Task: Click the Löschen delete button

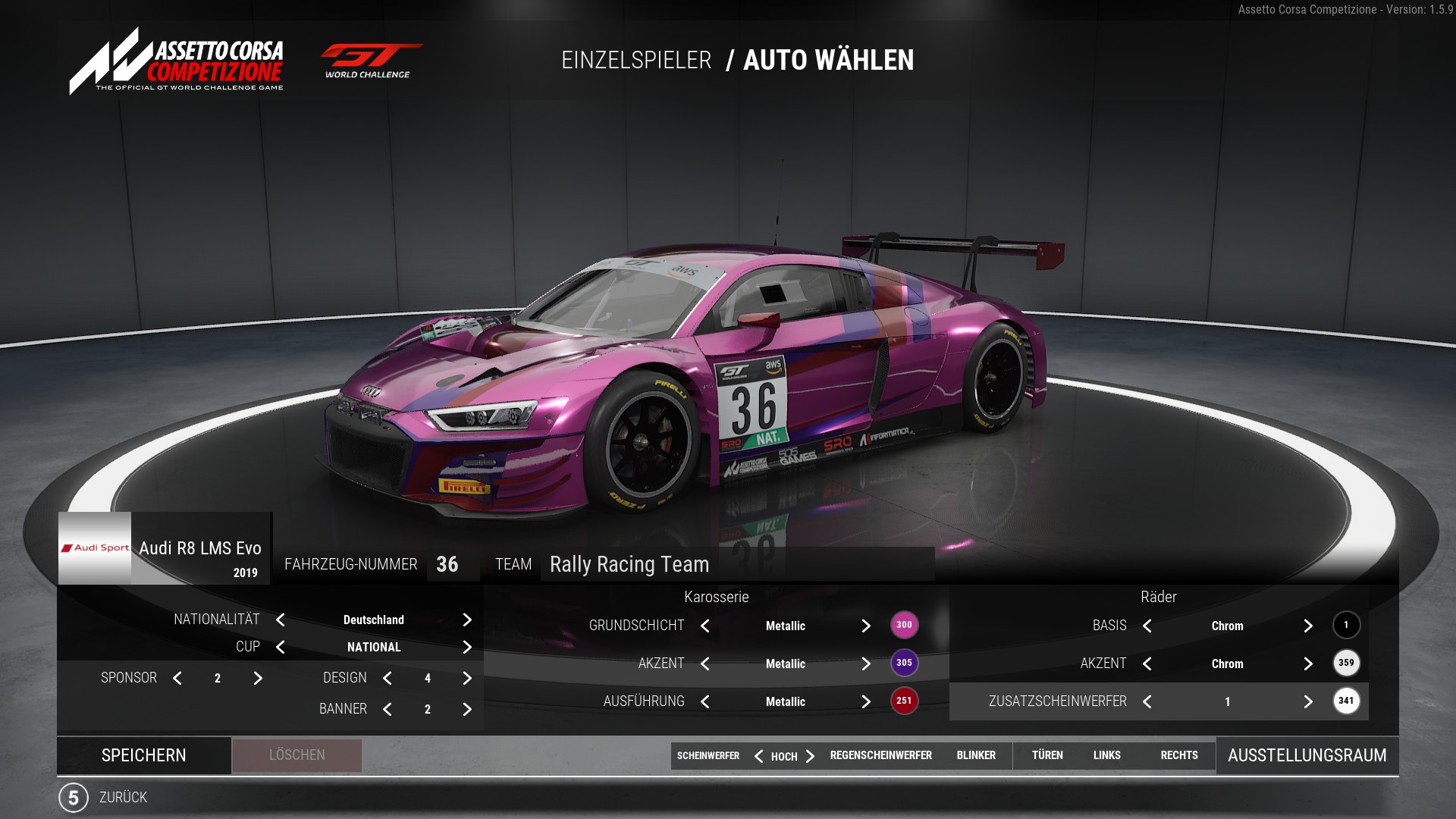Action: (x=297, y=755)
